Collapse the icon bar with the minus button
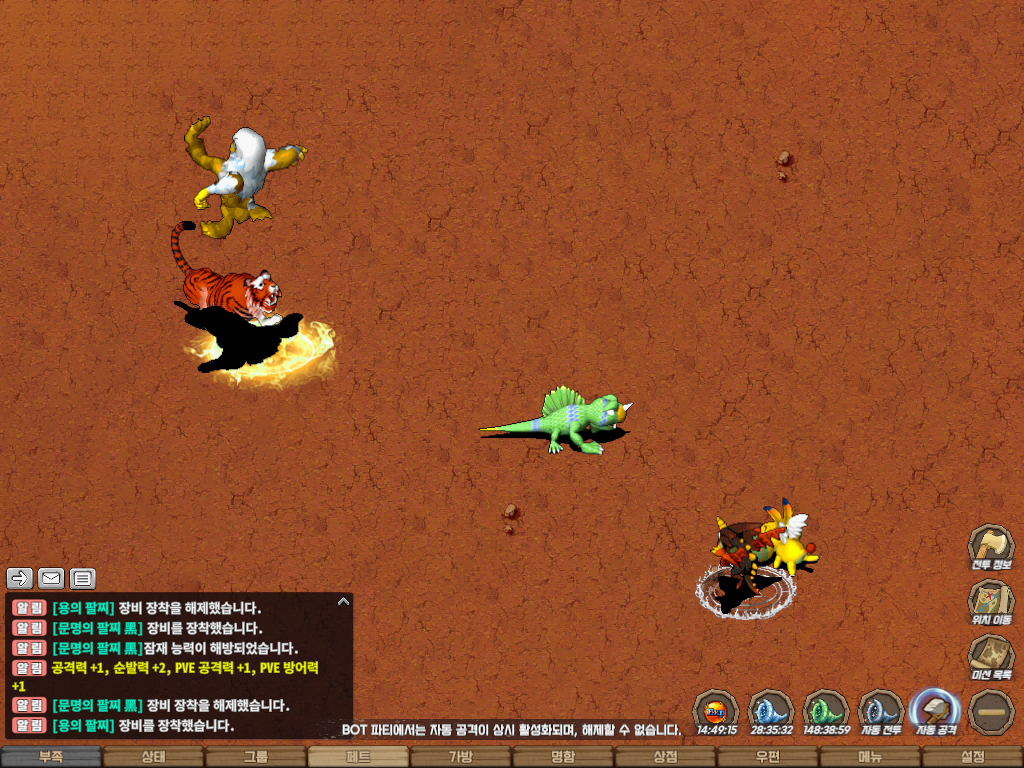 pyautogui.click(x=991, y=711)
